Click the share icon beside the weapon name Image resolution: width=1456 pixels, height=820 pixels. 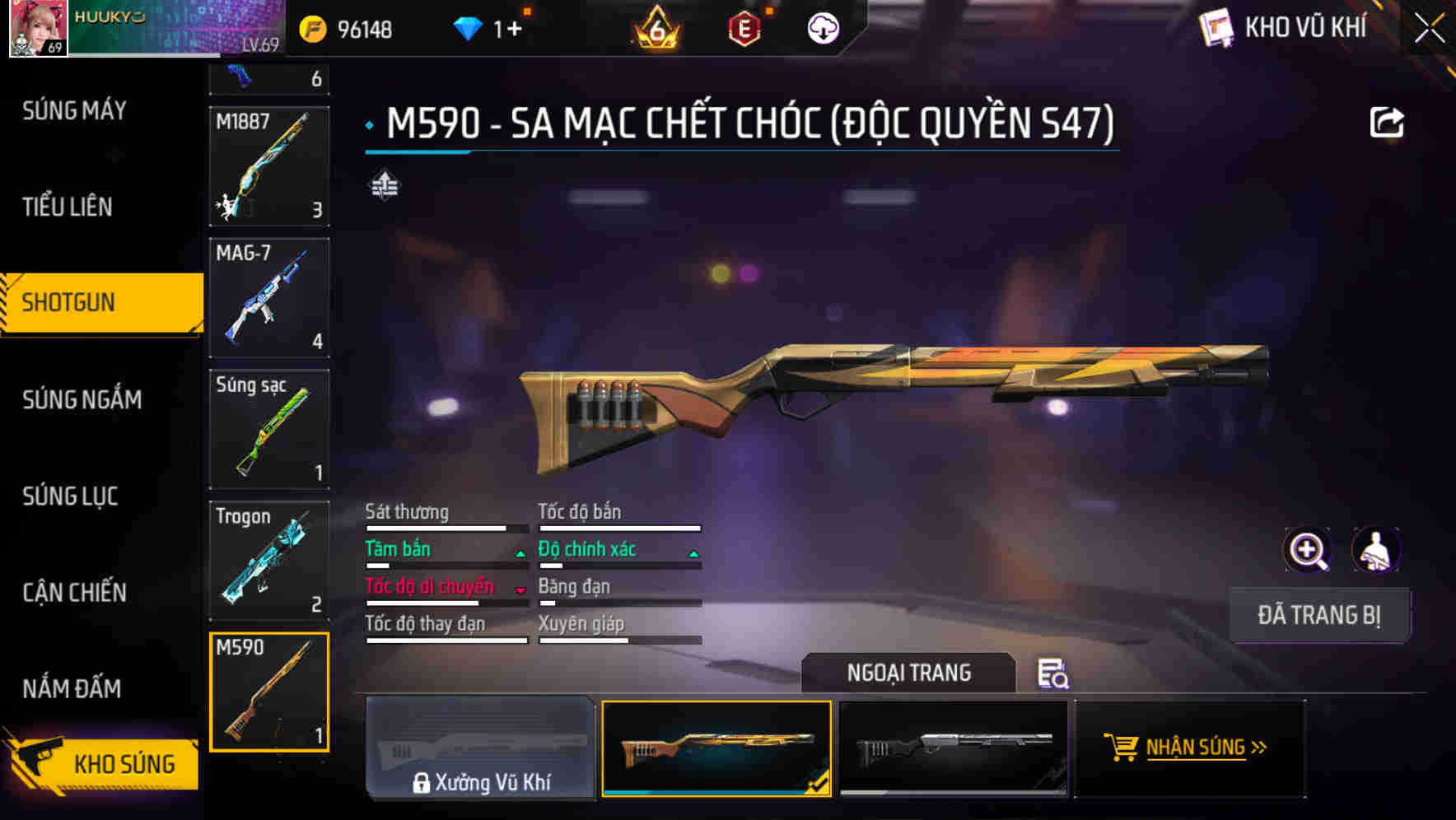[1387, 121]
